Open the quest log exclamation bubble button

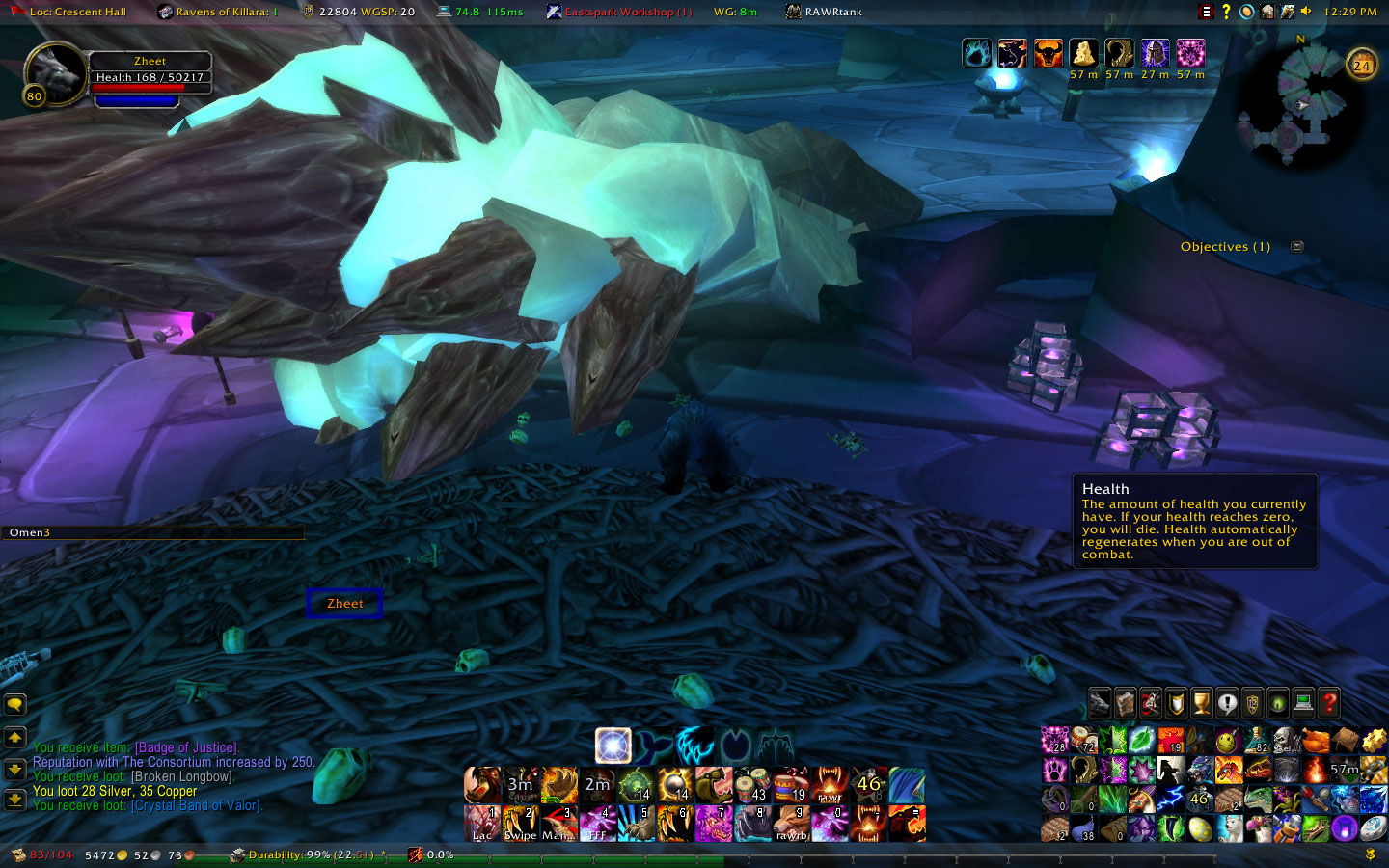(1226, 703)
